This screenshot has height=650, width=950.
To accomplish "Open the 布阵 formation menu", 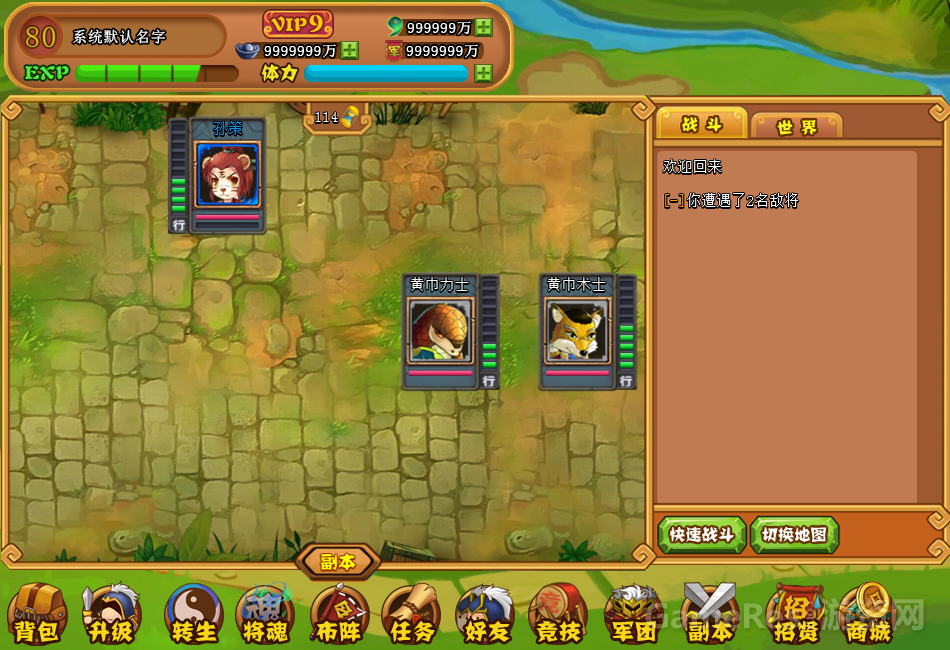I will coord(339,612).
